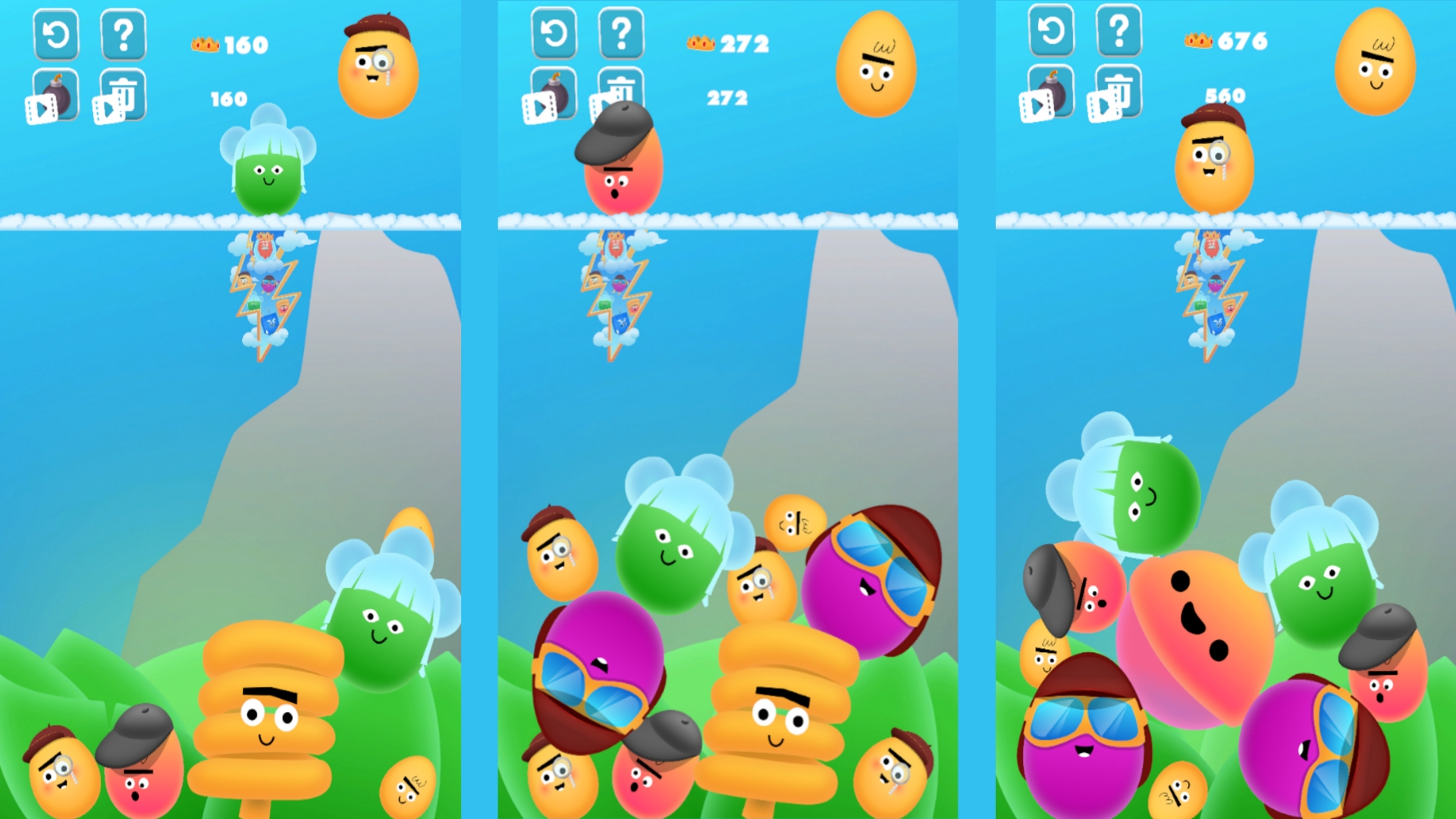This screenshot has height=819, width=1456.
Task: Tap the green egg hanging at the drop line
Action: pos(267,174)
